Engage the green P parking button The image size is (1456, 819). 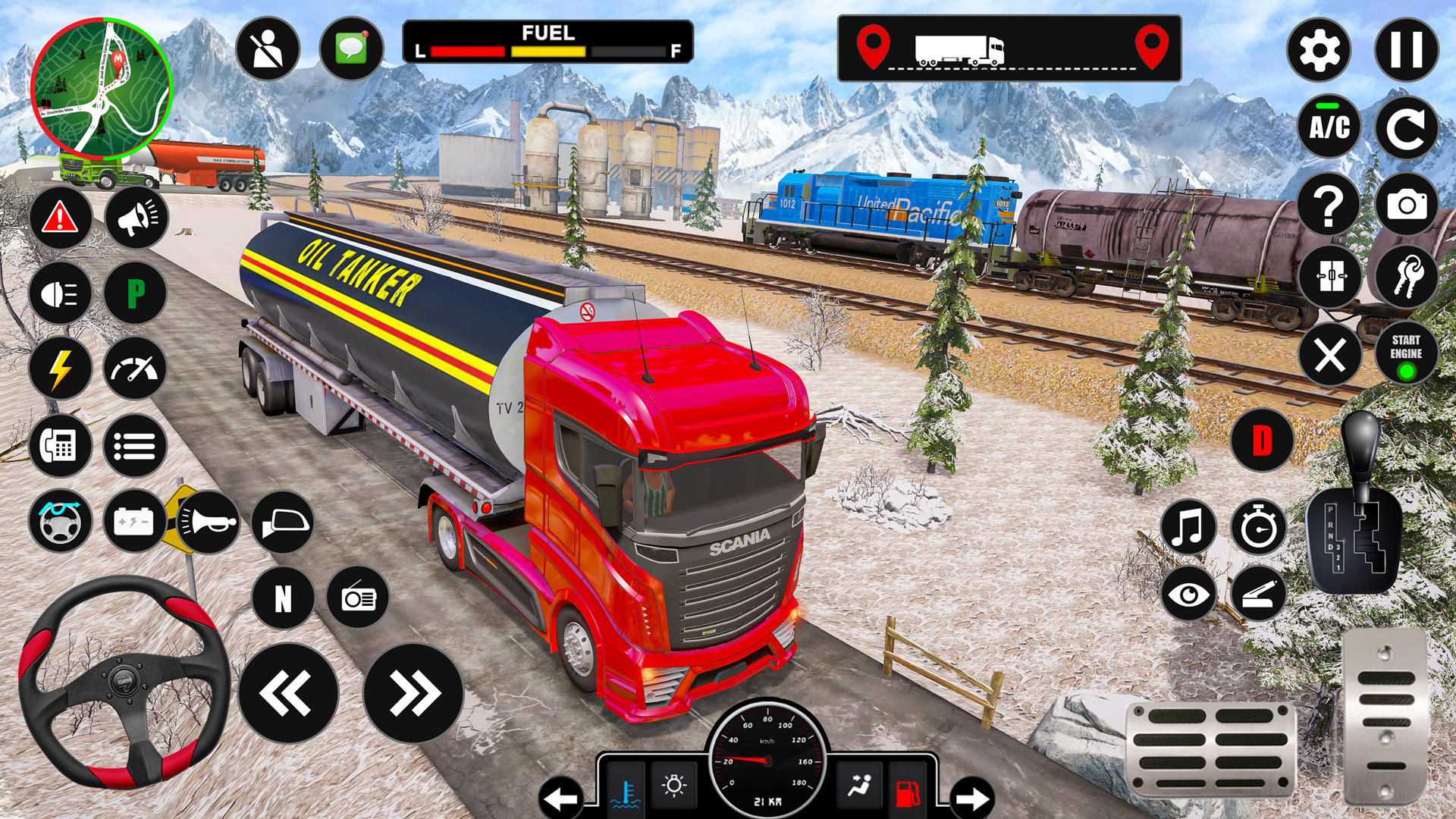coord(136,293)
